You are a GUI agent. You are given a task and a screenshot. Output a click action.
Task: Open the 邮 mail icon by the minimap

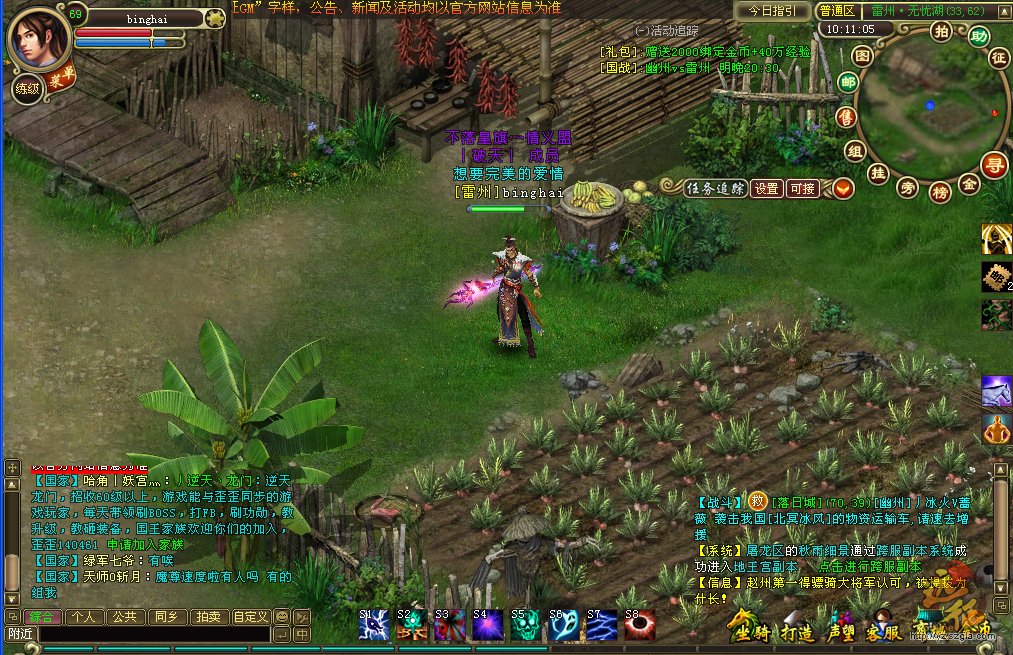[847, 83]
